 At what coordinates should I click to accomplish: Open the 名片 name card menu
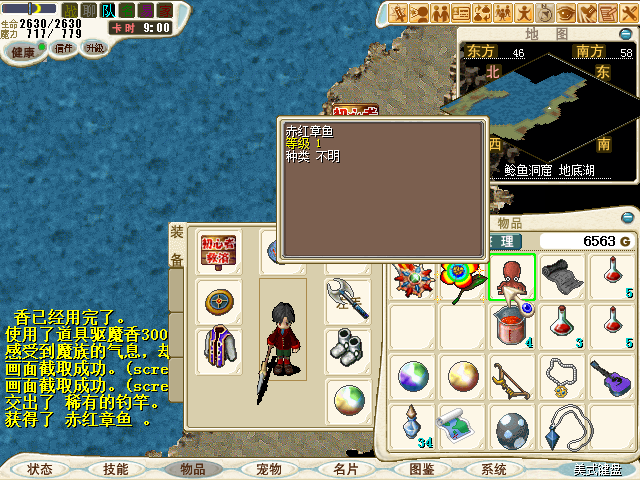(x=346, y=468)
